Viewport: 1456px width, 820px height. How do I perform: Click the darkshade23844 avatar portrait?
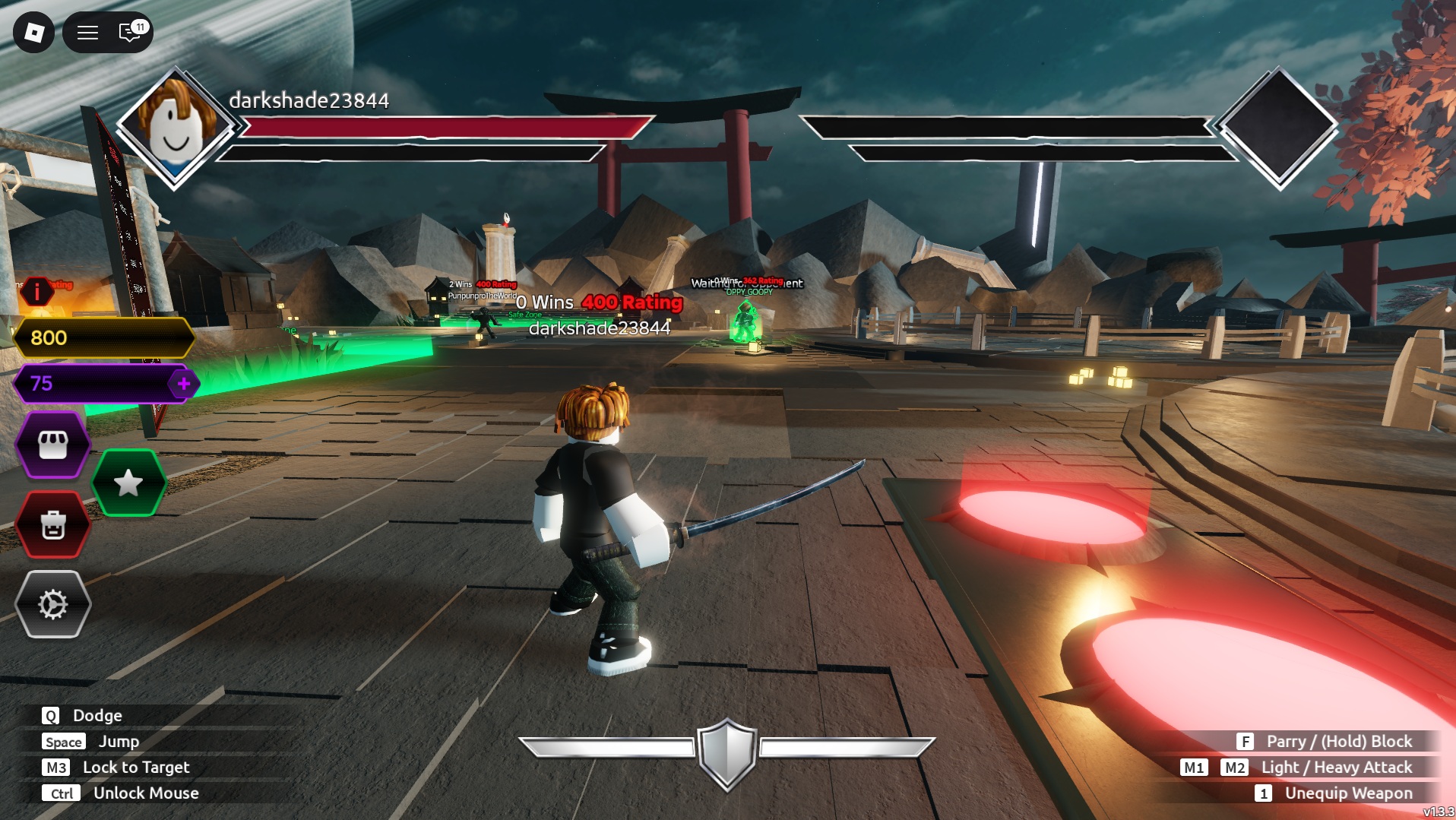pos(175,126)
